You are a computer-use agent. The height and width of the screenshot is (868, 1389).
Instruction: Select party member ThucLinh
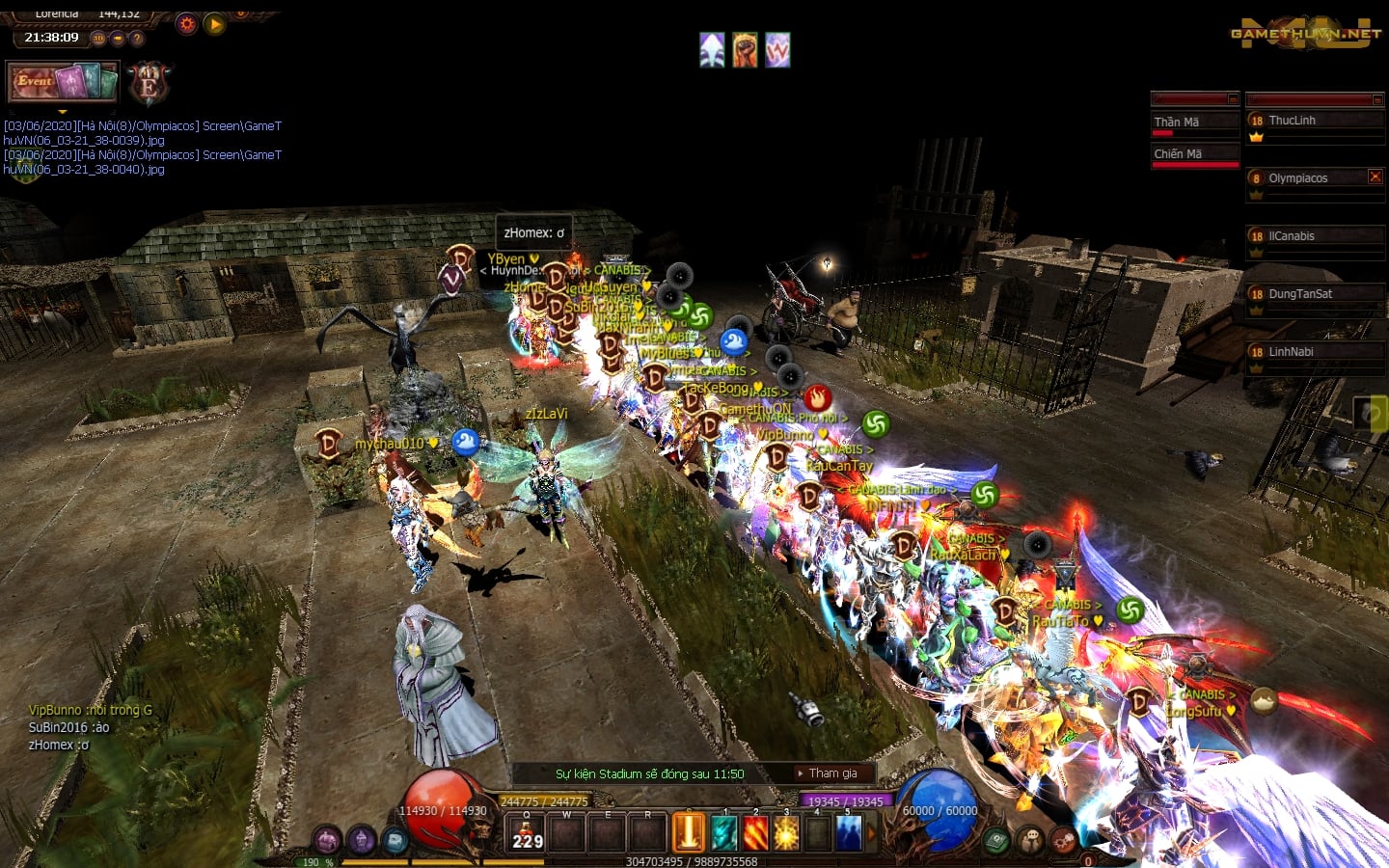coord(1292,121)
